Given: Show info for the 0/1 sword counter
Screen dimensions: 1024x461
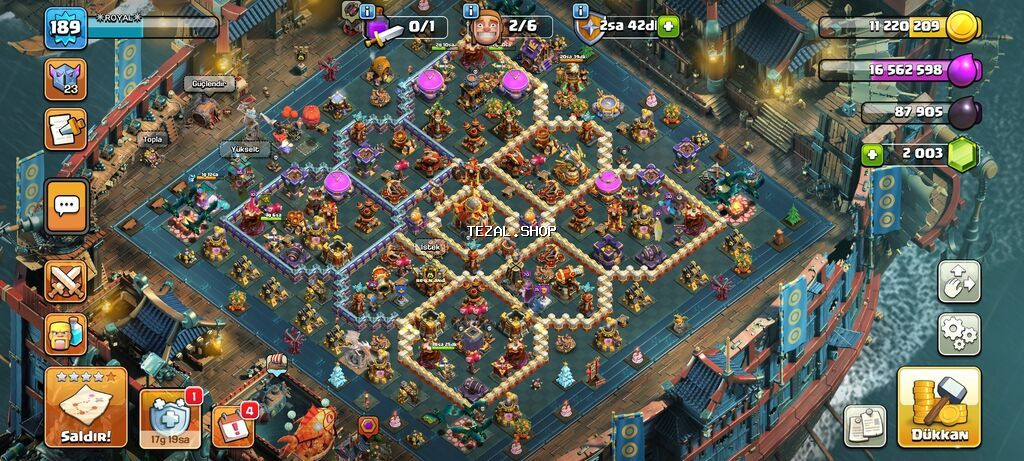Looking at the screenshot, I should [x=368, y=11].
